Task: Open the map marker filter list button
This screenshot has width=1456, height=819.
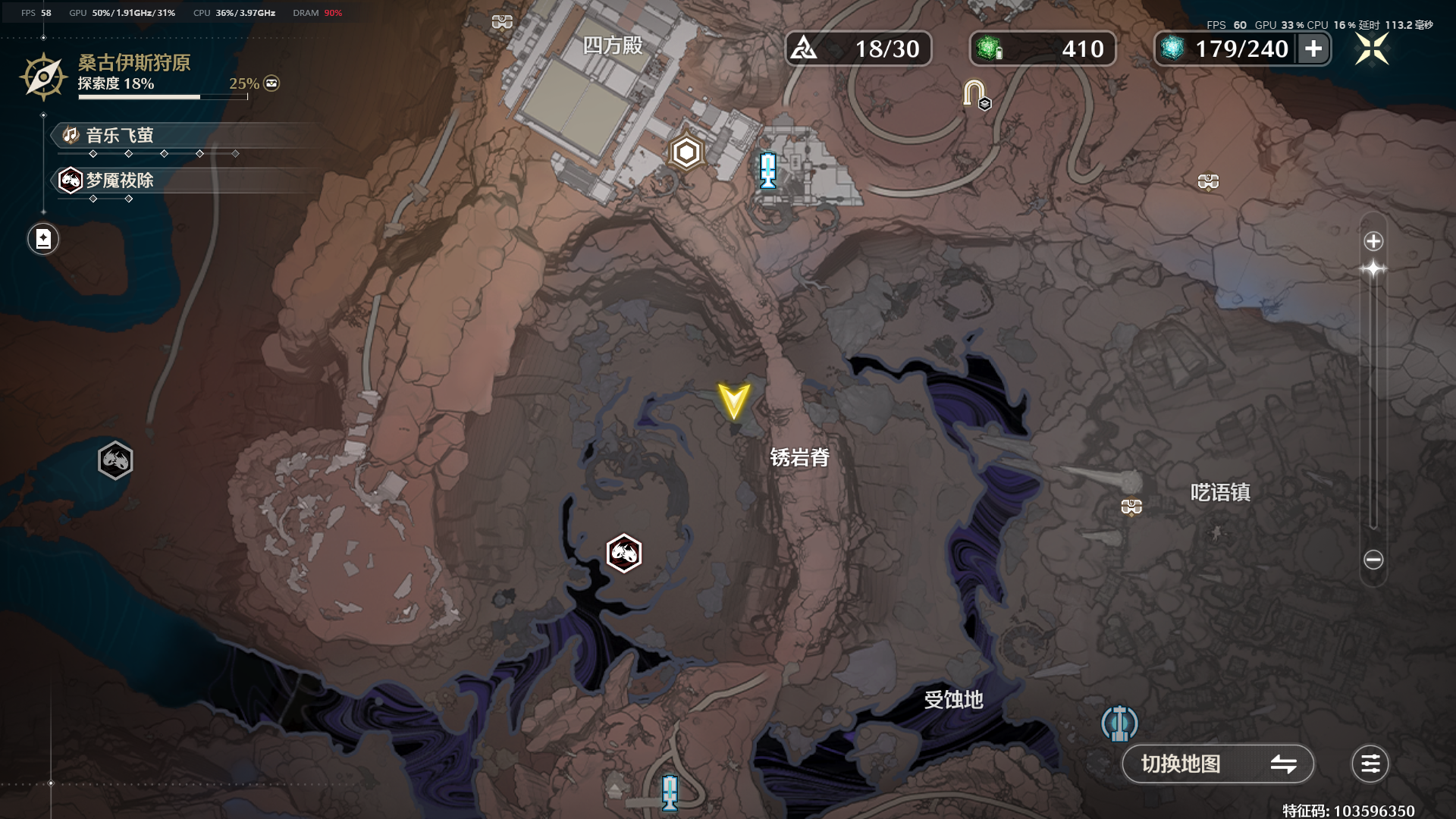Action: coord(1370,764)
